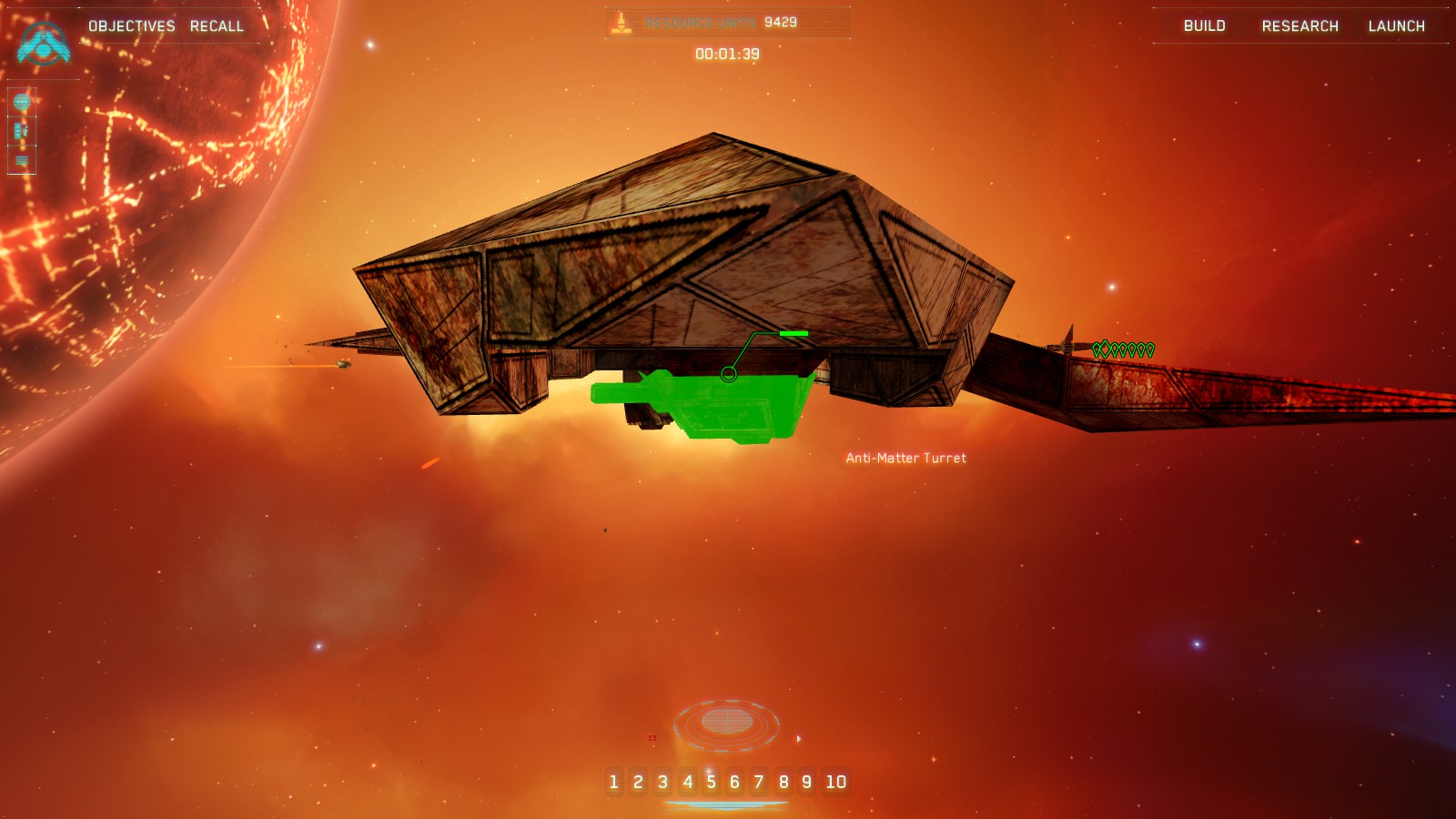Click the Recall menu entry
The width and height of the screenshot is (1456, 819).
(x=217, y=26)
